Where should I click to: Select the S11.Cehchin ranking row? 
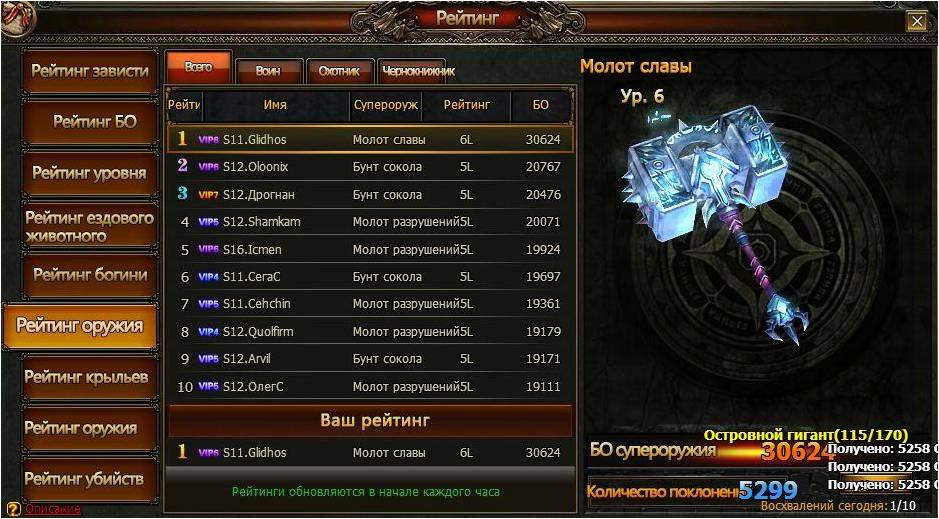tap(370, 304)
